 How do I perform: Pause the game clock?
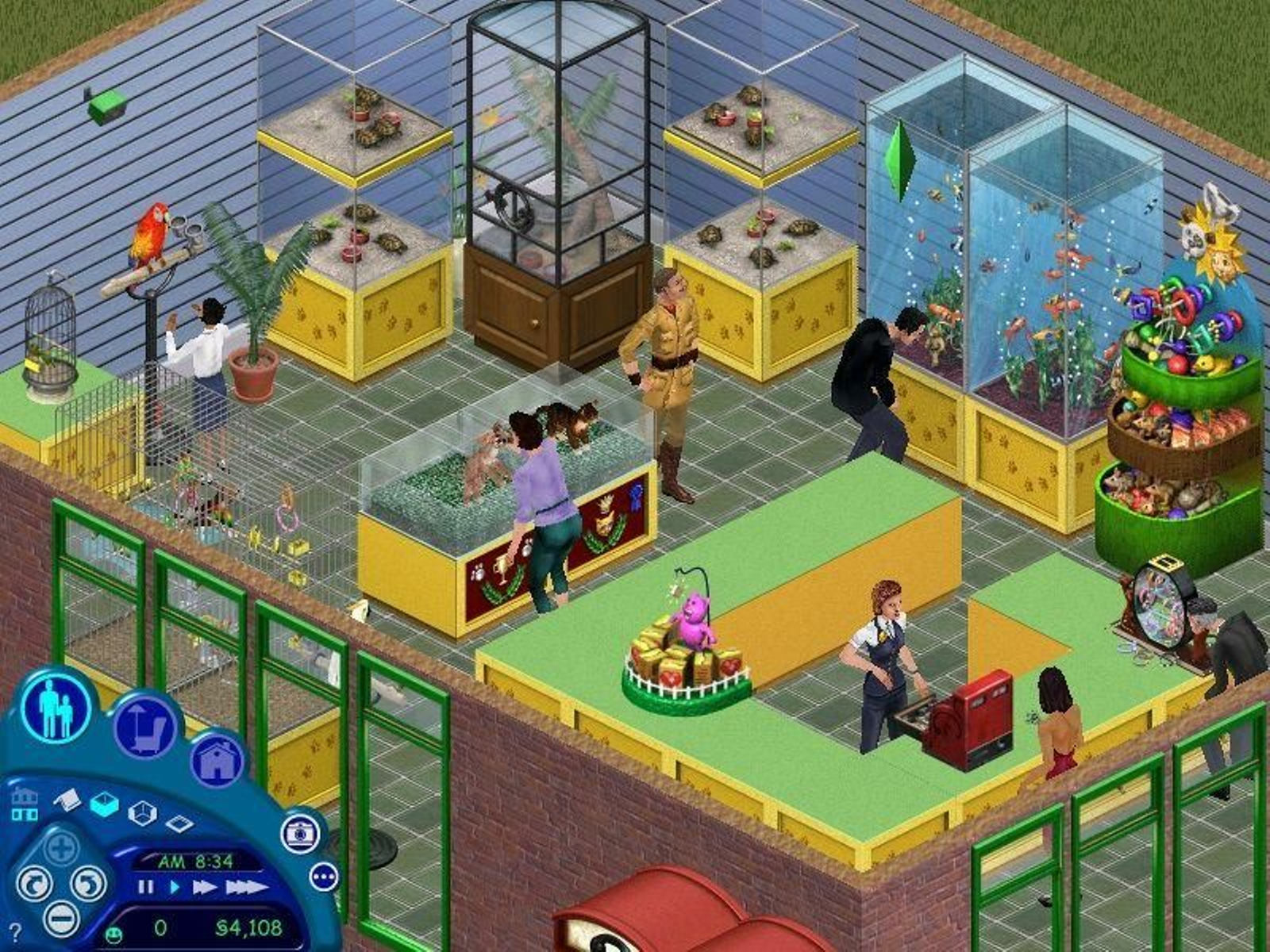click(x=146, y=887)
